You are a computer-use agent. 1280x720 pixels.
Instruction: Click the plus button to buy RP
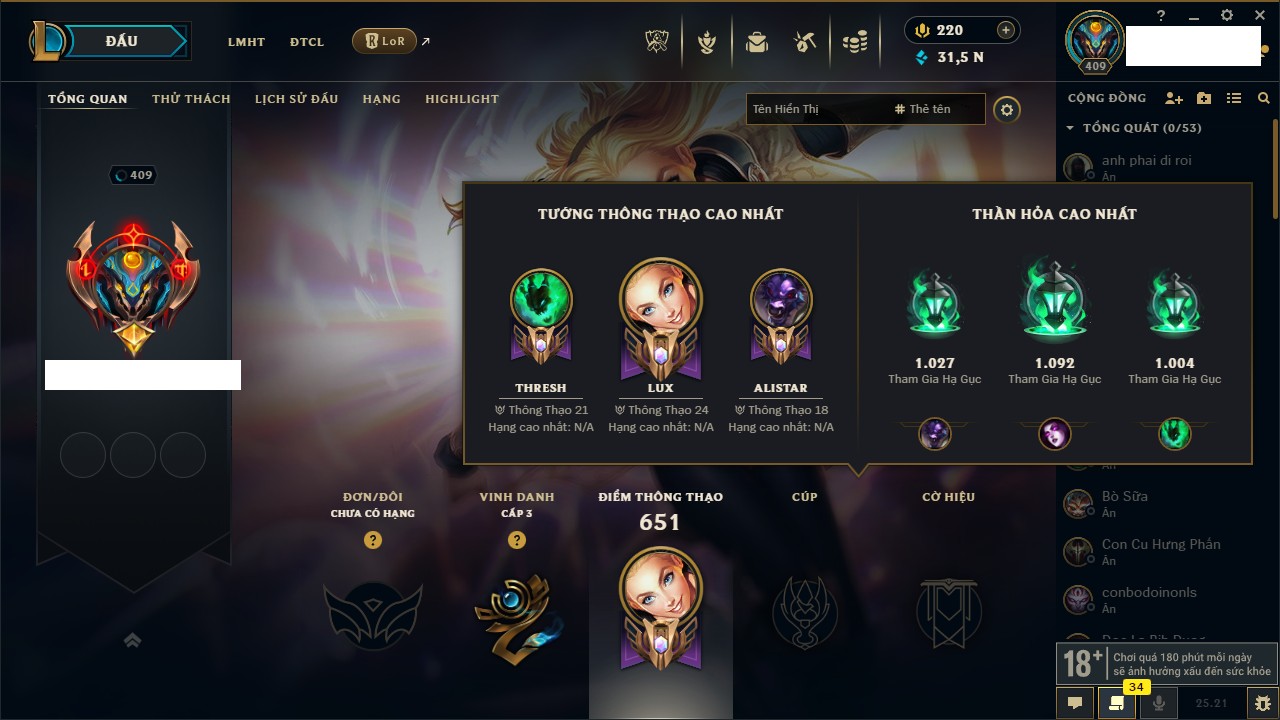(x=1006, y=30)
